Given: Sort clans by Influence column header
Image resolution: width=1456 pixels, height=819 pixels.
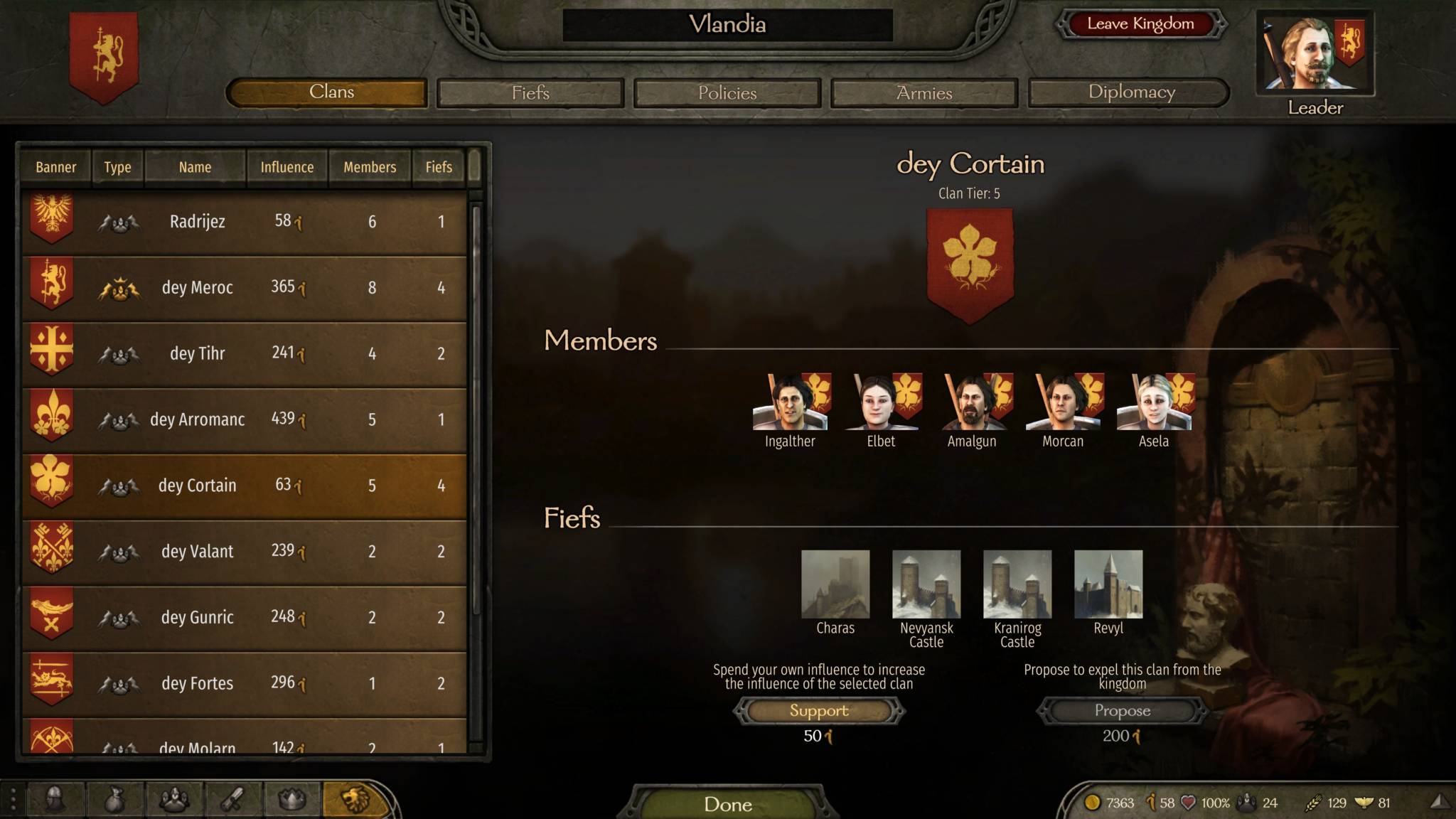Looking at the screenshot, I should click(287, 168).
